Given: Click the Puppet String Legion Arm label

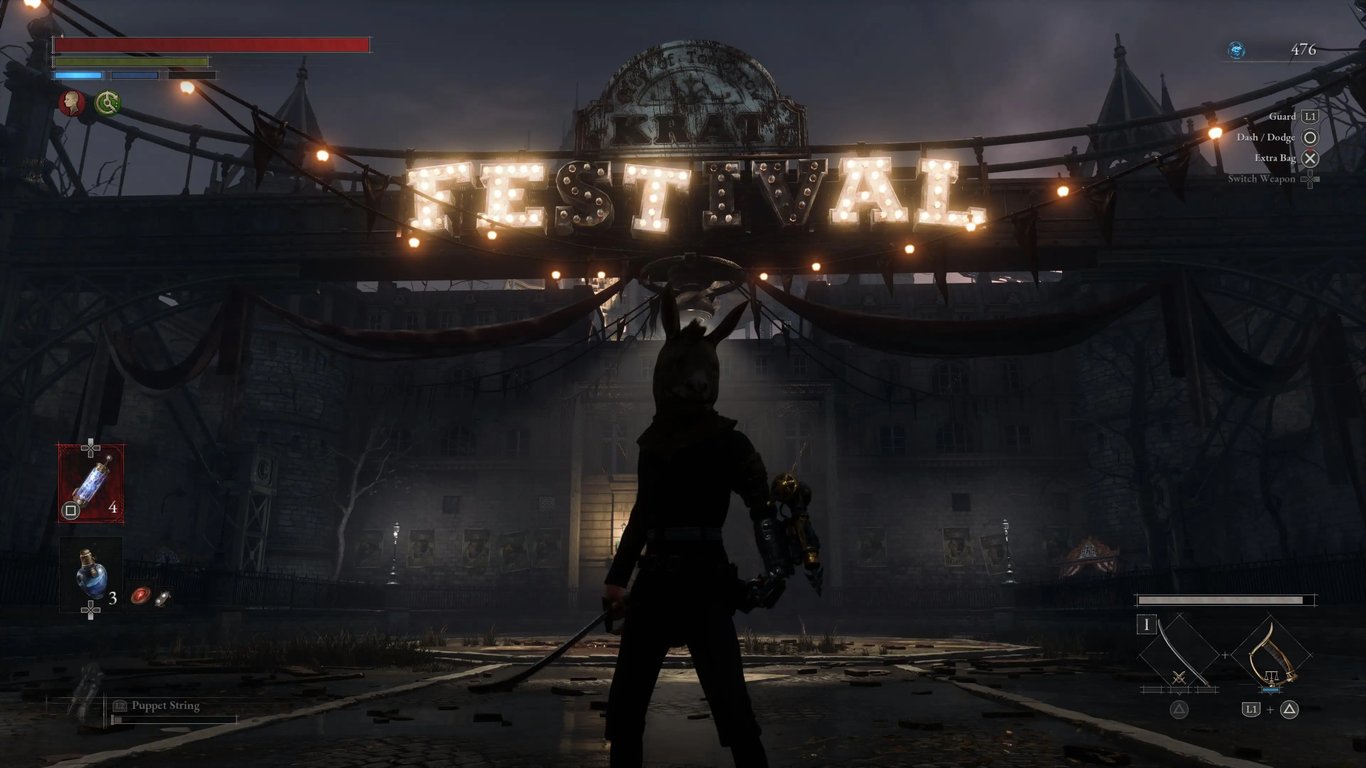Looking at the screenshot, I should [165, 706].
